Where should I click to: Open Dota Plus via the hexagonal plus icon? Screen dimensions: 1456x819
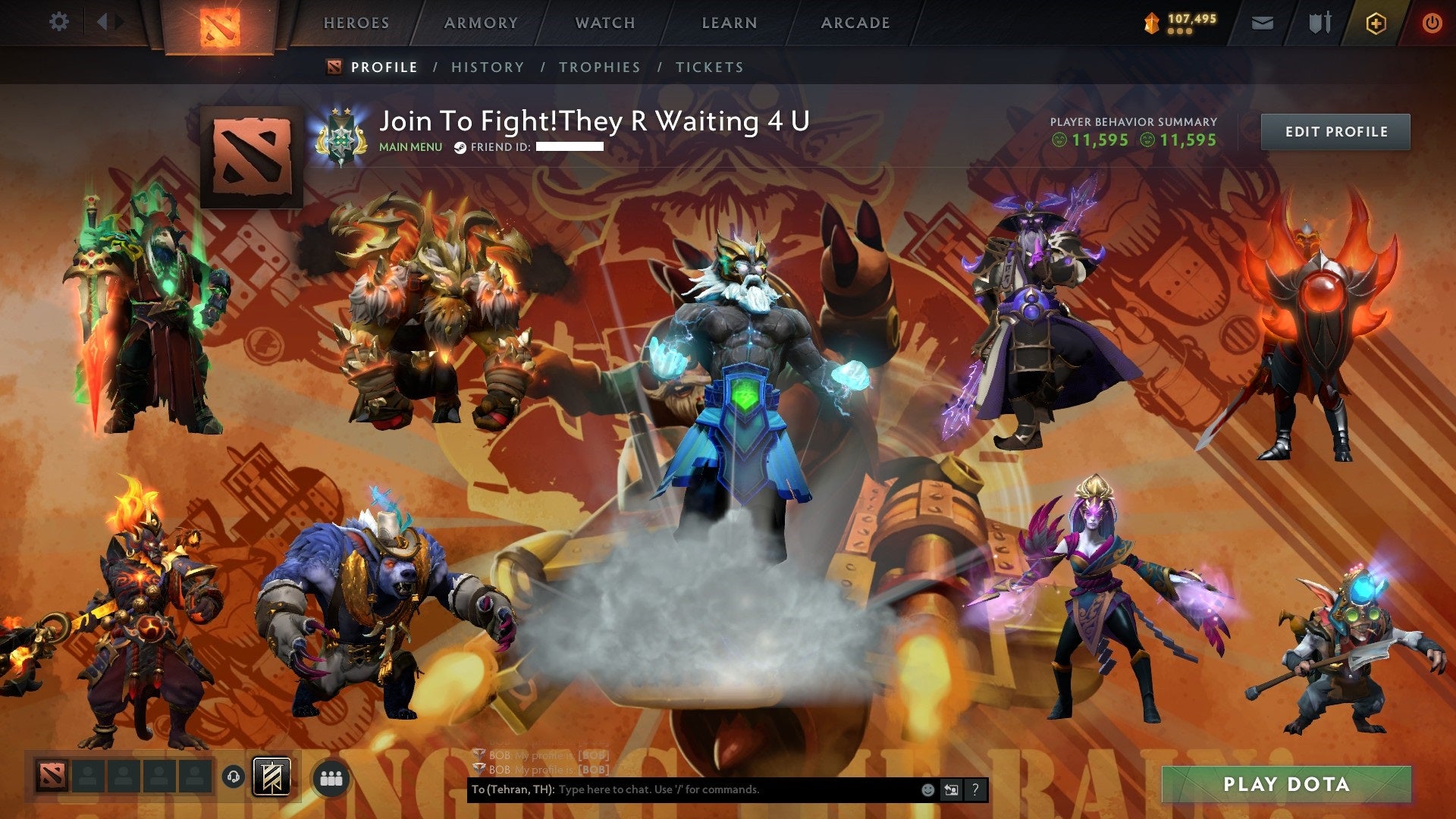coord(1376,22)
